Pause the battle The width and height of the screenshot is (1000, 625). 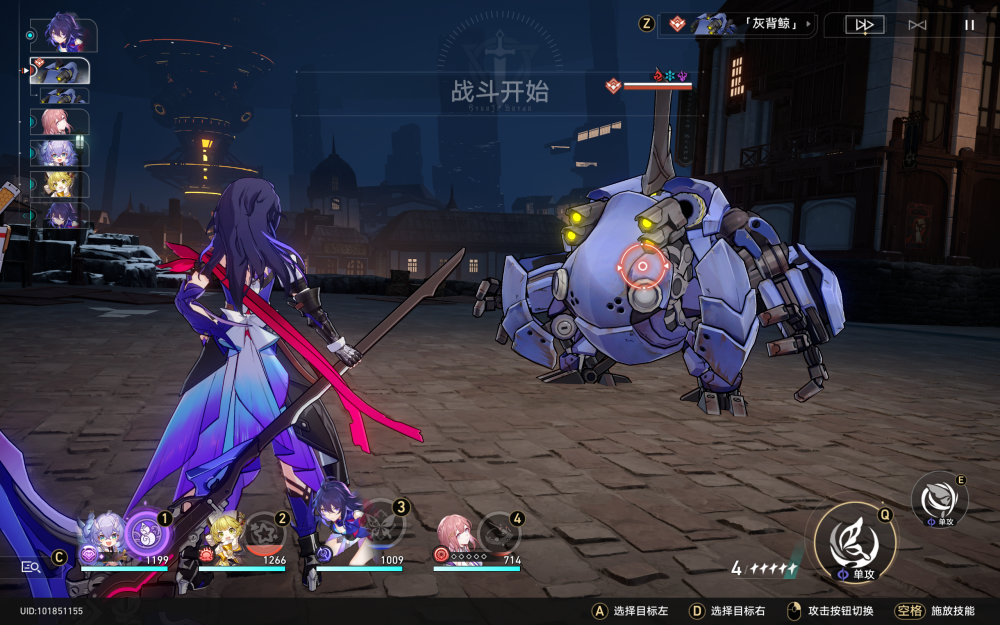pyautogui.click(x=968, y=25)
